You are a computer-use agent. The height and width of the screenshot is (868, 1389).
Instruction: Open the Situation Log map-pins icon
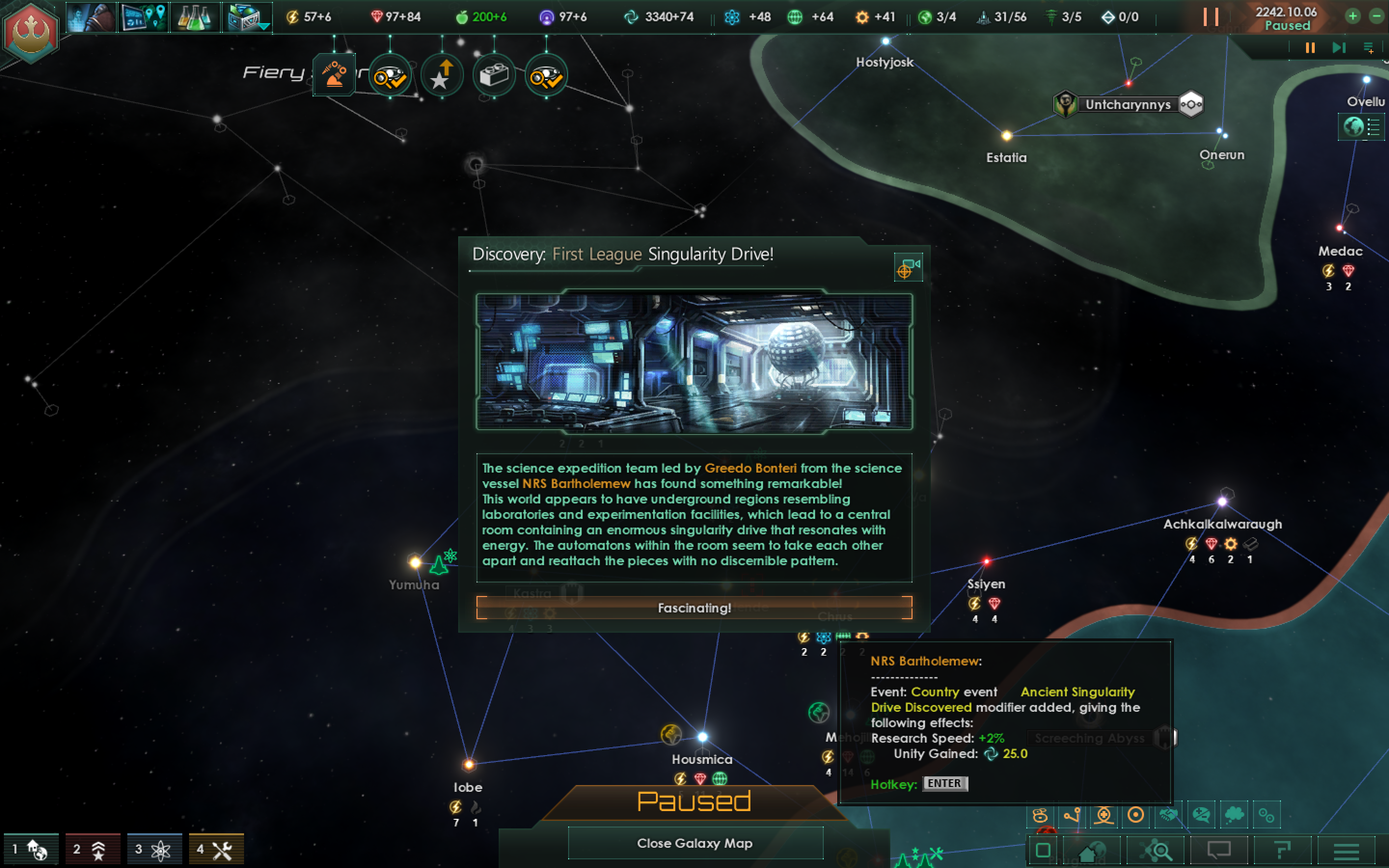click(143, 17)
